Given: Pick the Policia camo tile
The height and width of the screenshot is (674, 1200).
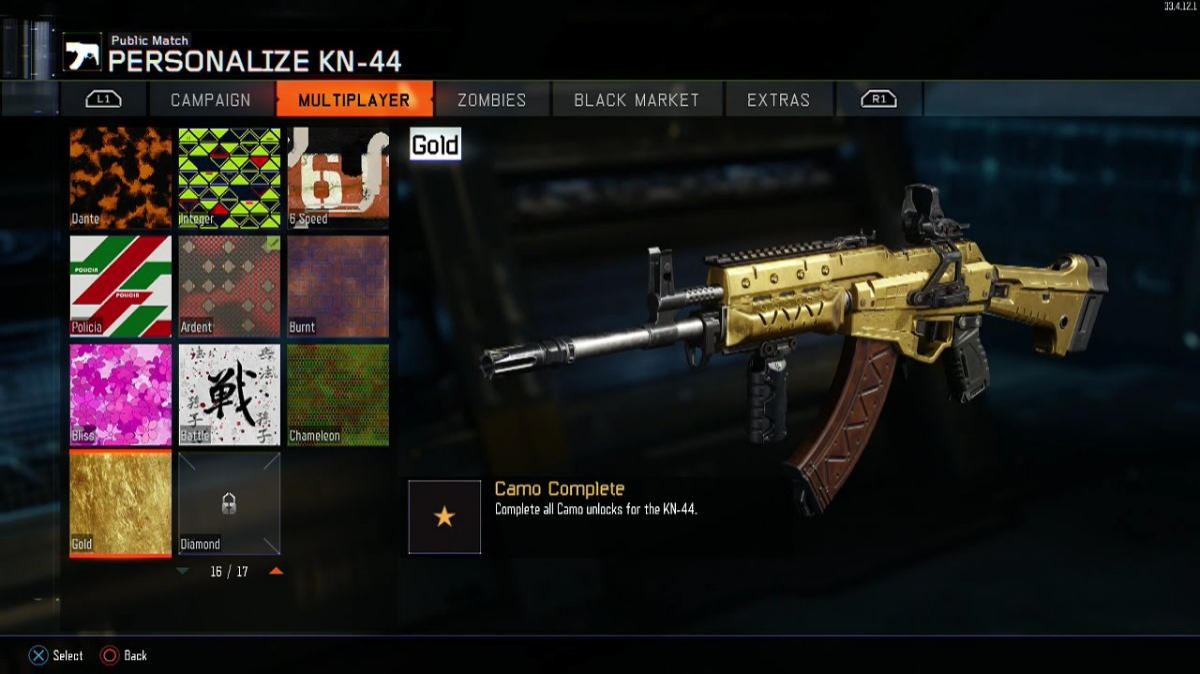Looking at the screenshot, I should (121, 286).
